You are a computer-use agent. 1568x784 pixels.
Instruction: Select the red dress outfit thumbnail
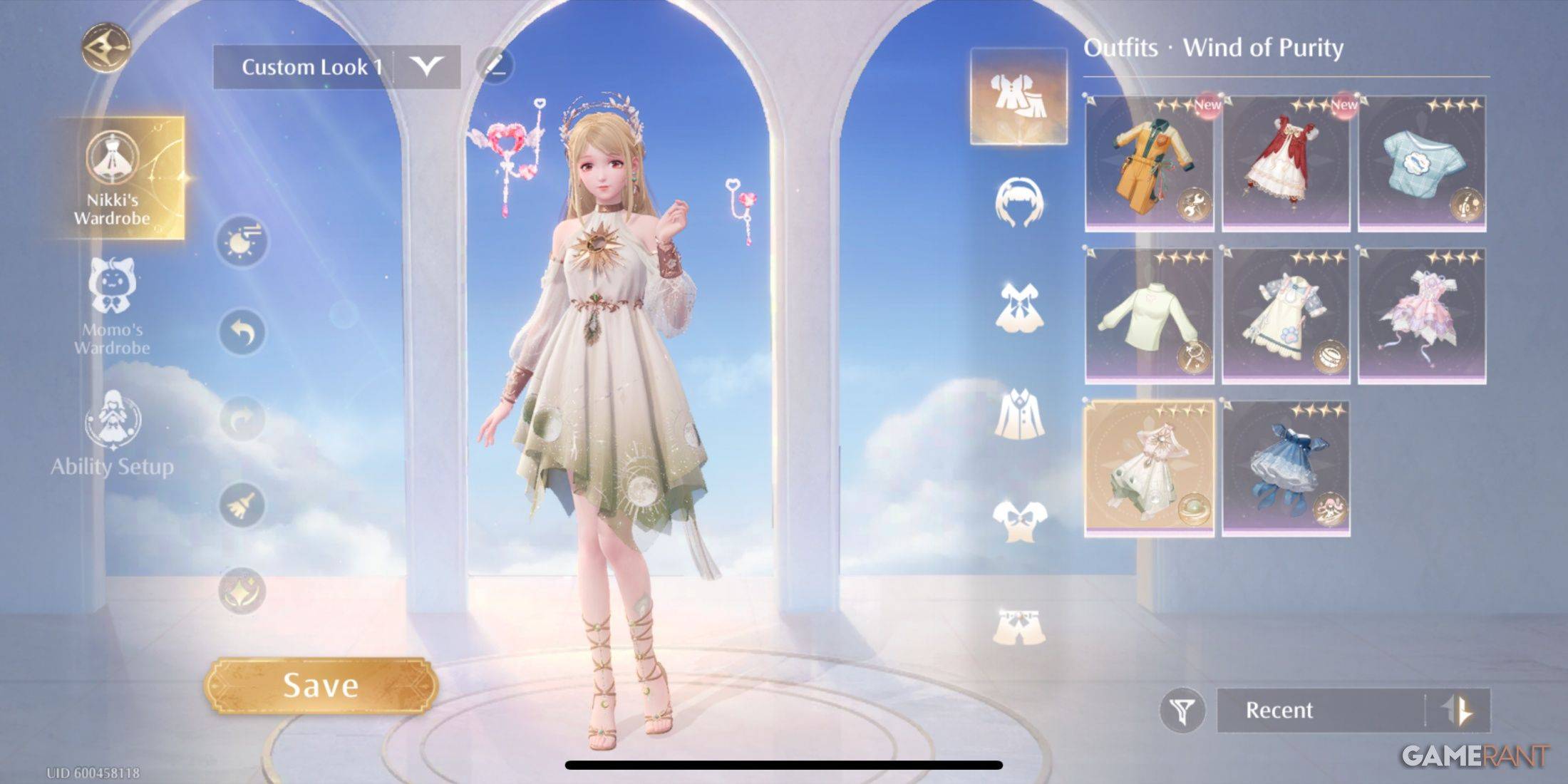coord(1283,164)
